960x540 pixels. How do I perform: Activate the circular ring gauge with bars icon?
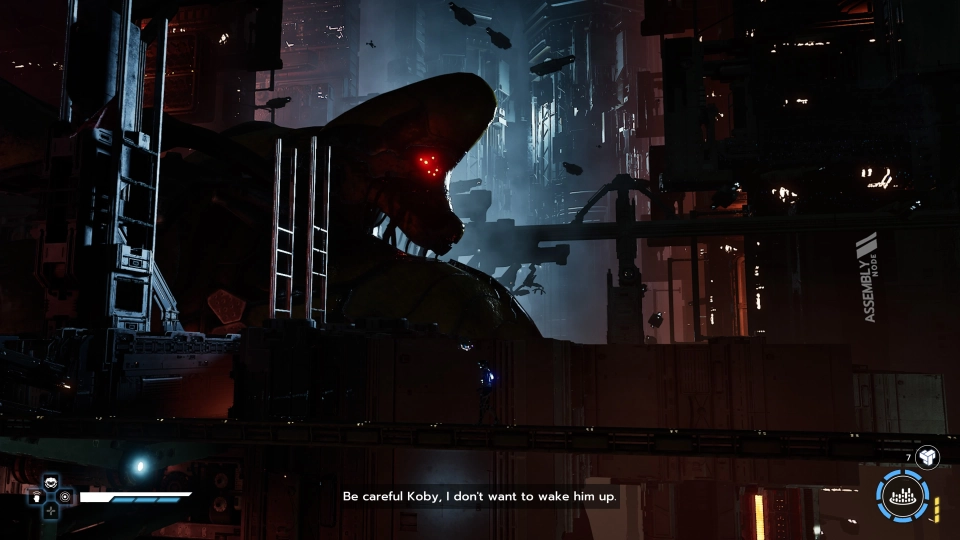click(903, 497)
